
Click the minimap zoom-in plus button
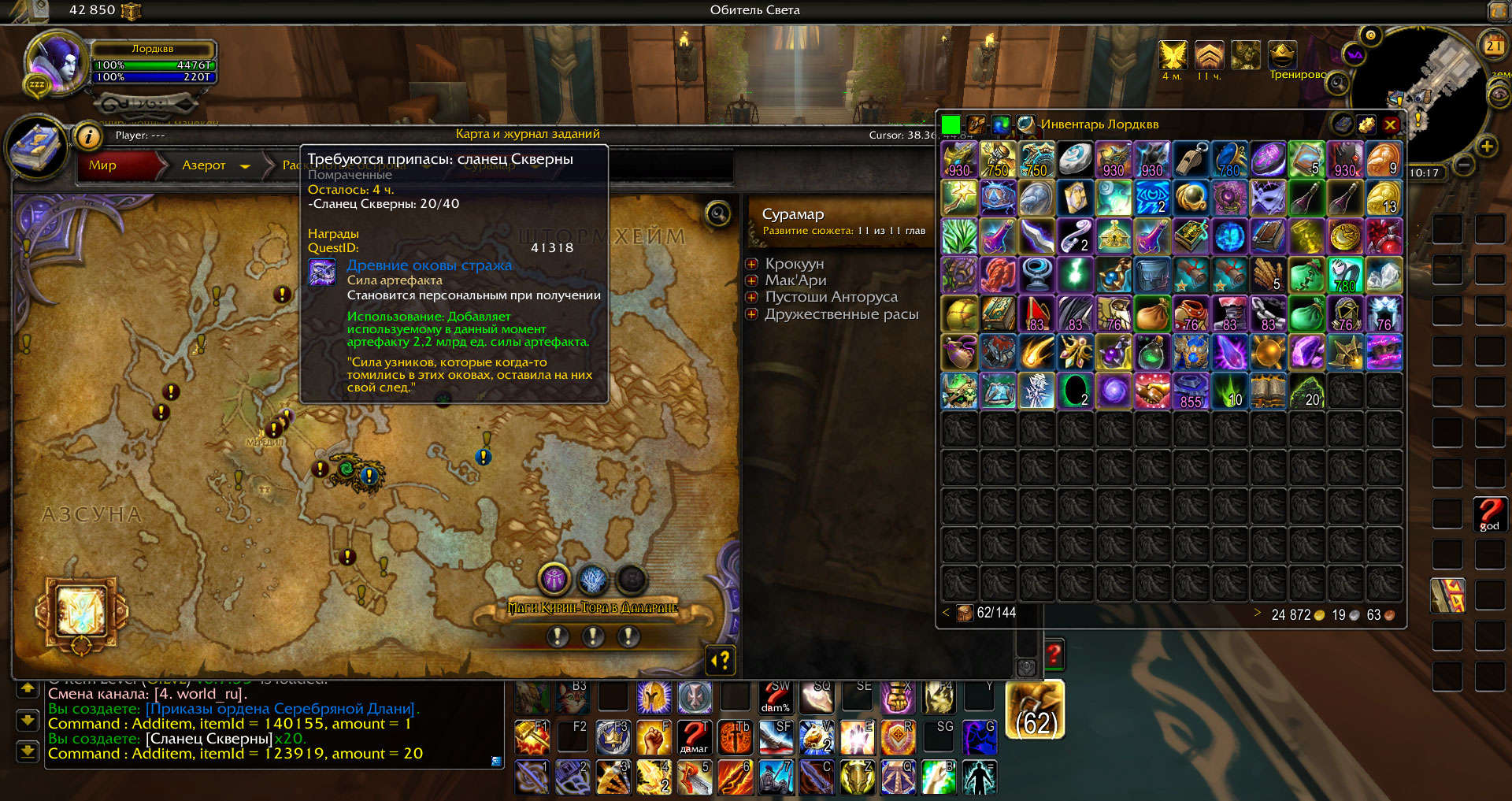click(x=1487, y=146)
